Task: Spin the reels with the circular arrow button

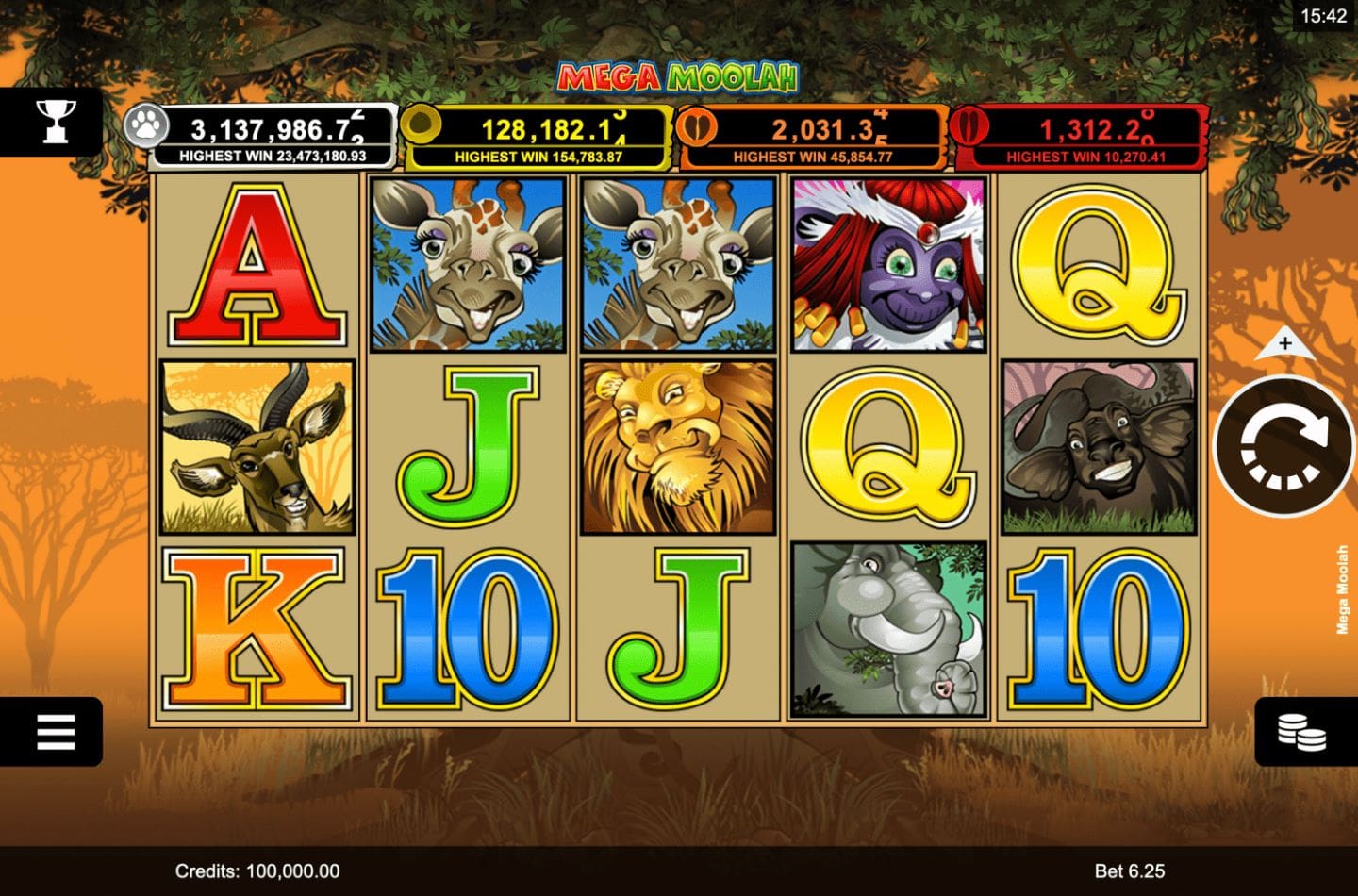Action: point(1283,446)
